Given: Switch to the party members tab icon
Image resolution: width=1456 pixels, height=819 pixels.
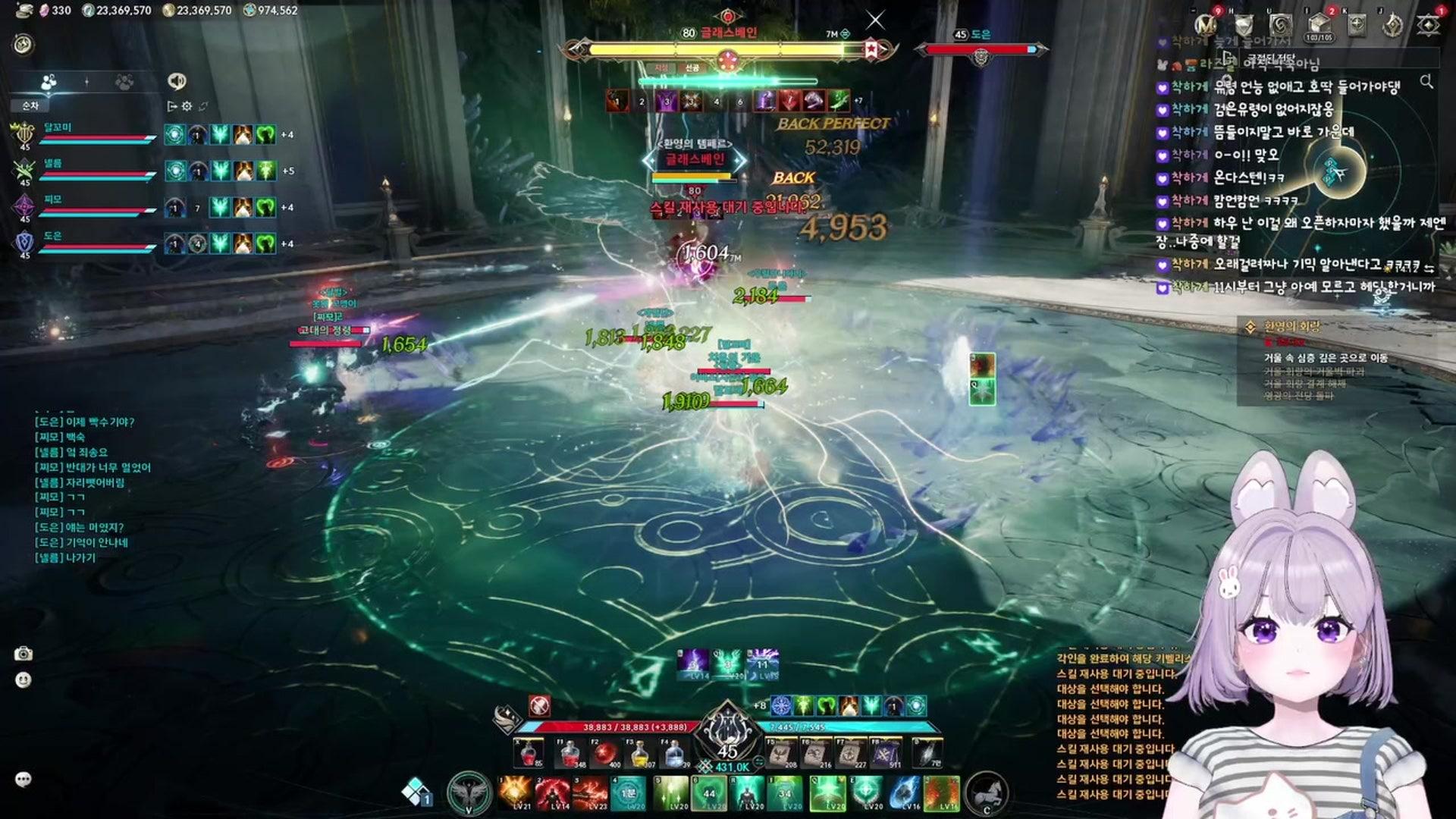Looking at the screenshot, I should (x=49, y=81).
